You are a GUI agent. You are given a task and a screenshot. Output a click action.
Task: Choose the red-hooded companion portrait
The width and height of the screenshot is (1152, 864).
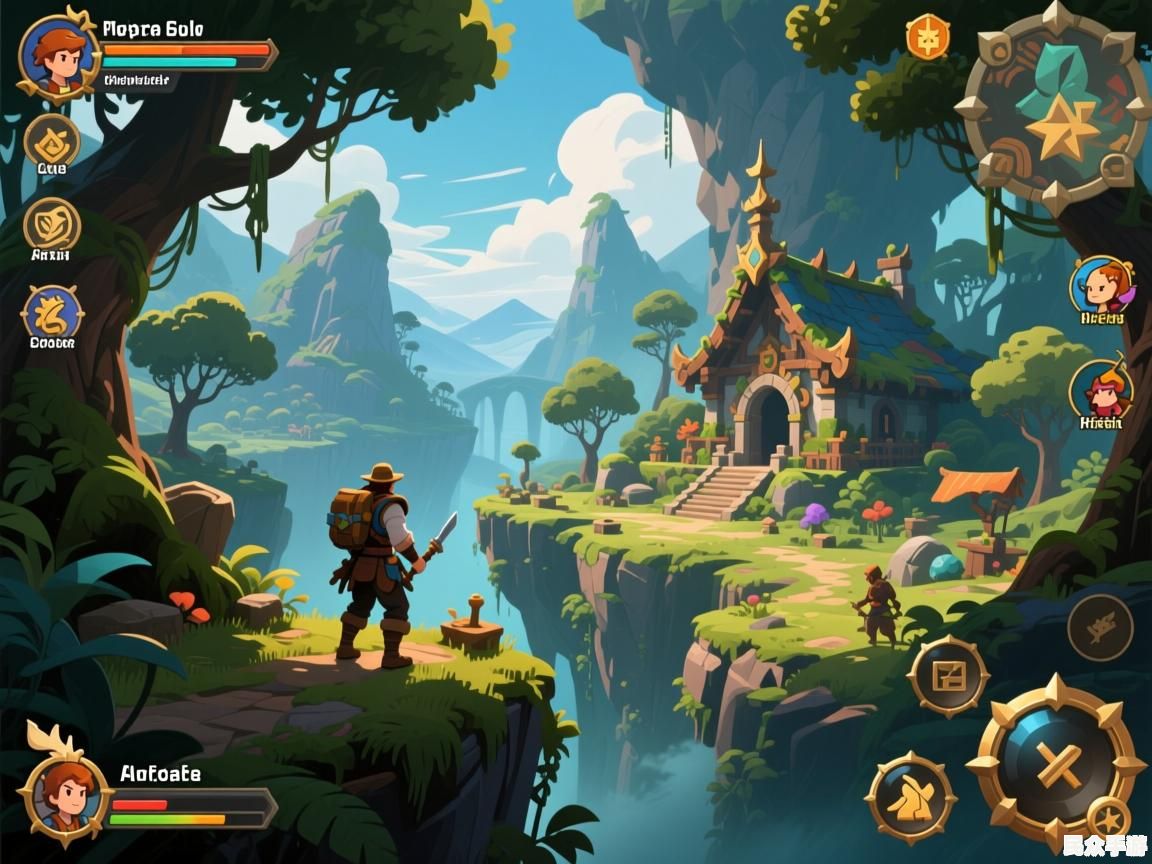tap(1101, 391)
